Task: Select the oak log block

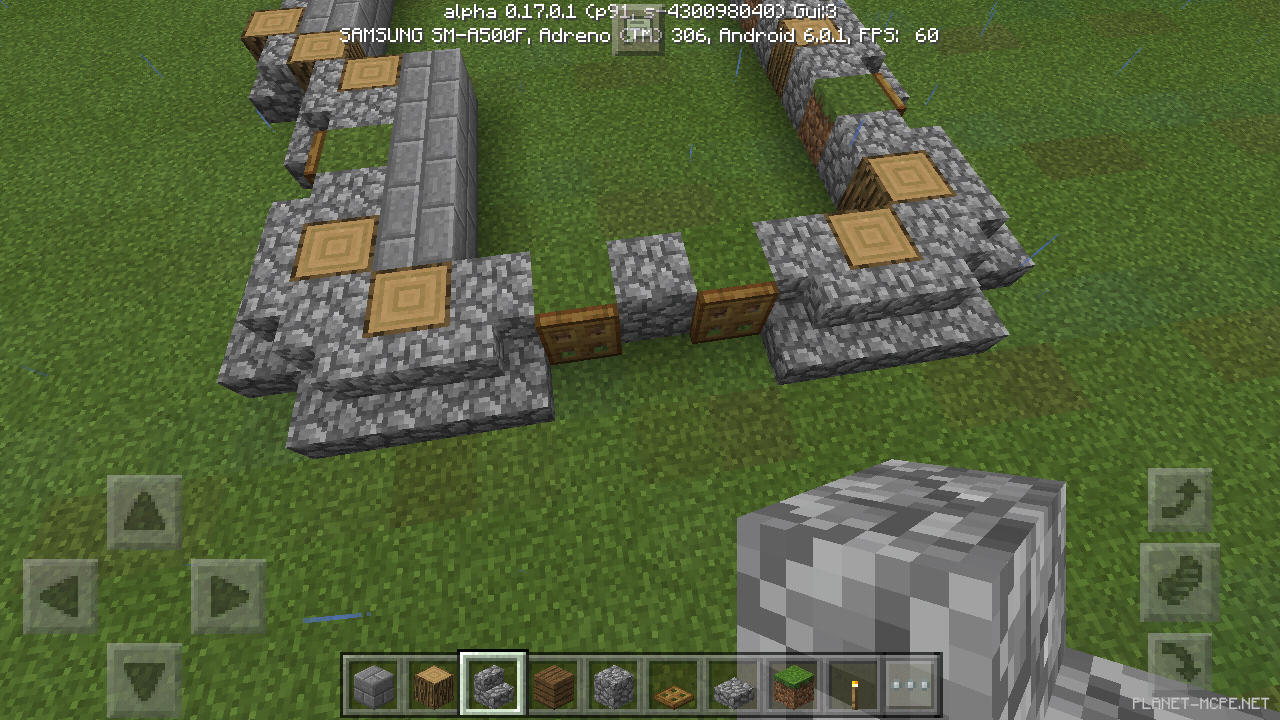Action: [433, 685]
